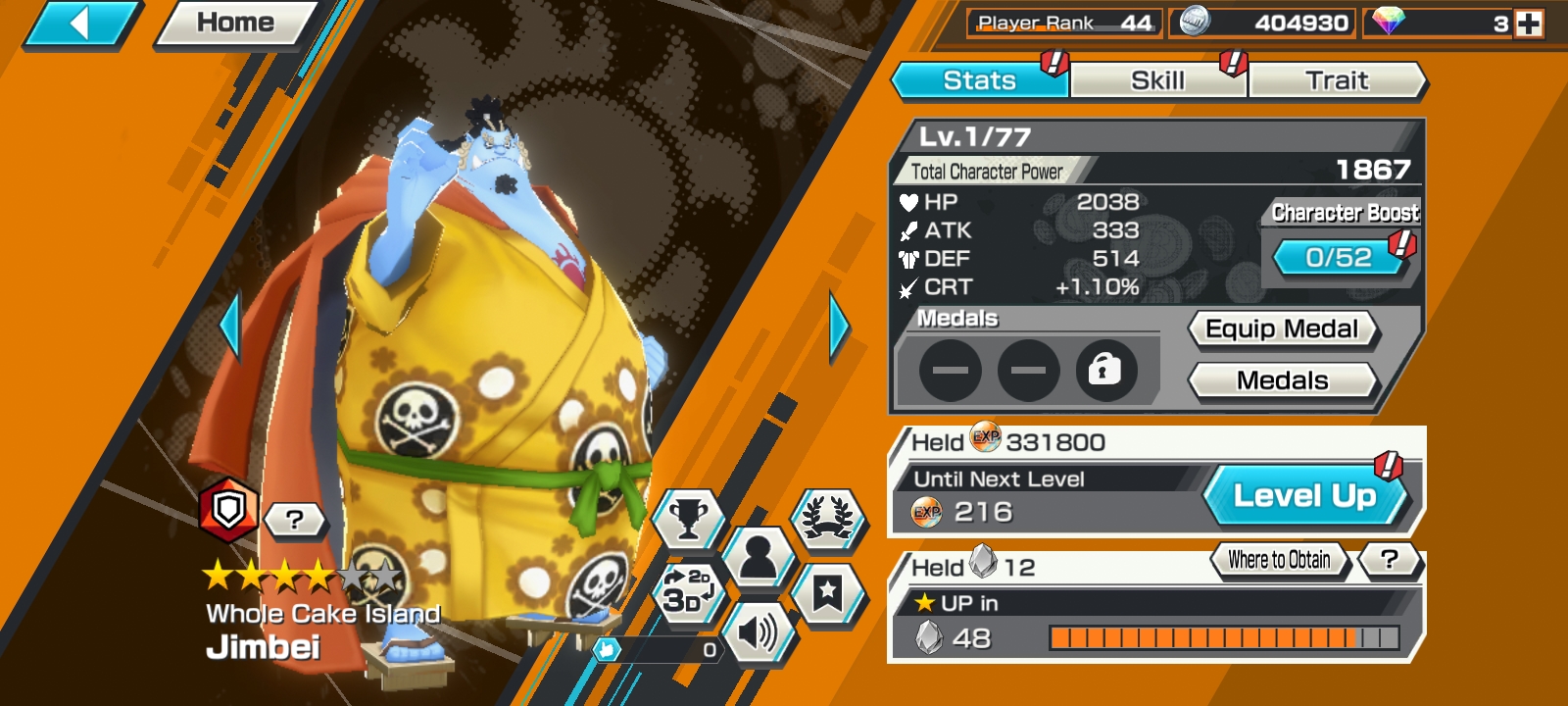
Task: Open Character Boost 0/52
Action: tap(1339, 258)
